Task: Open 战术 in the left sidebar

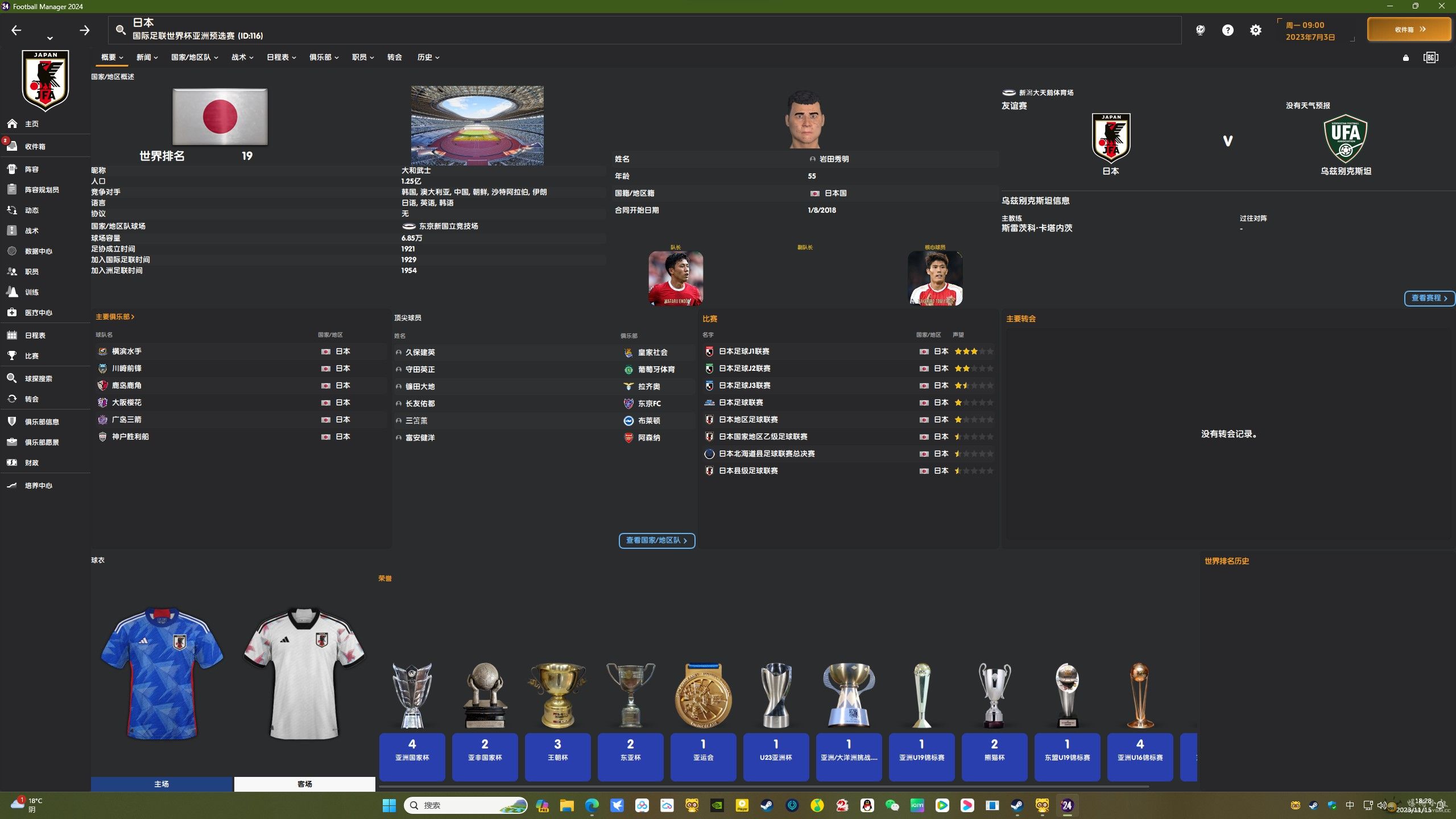Action: point(32,231)
